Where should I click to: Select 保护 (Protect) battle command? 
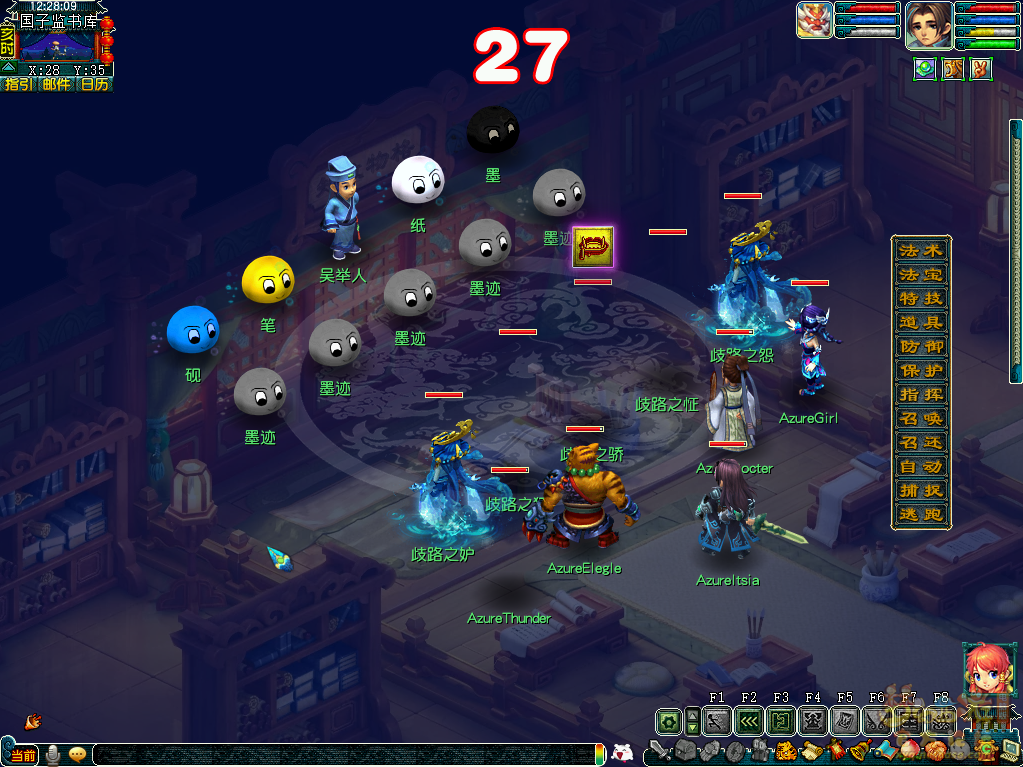coord(920,371)
